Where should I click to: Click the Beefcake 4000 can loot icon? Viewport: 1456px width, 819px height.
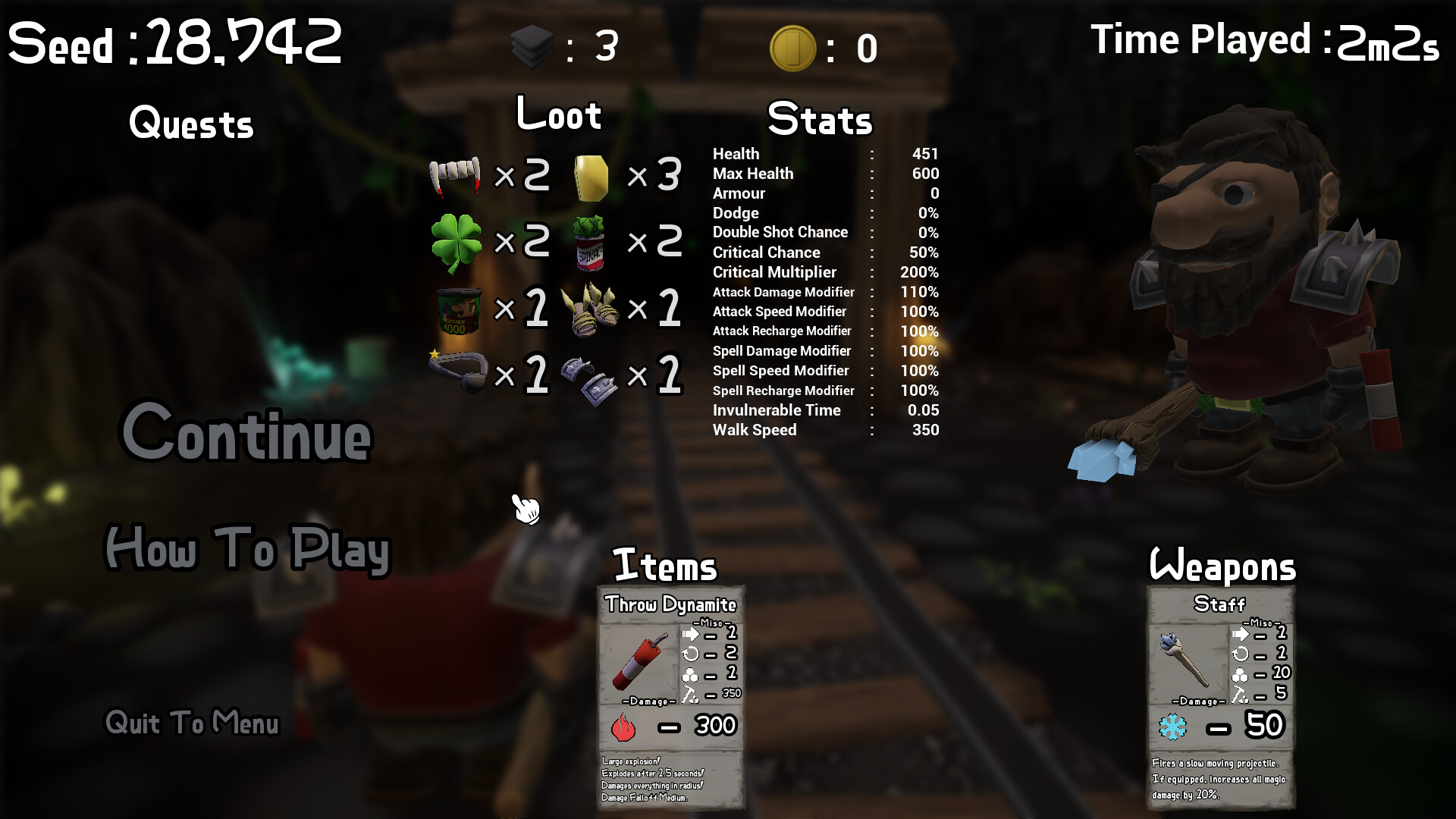458,311
